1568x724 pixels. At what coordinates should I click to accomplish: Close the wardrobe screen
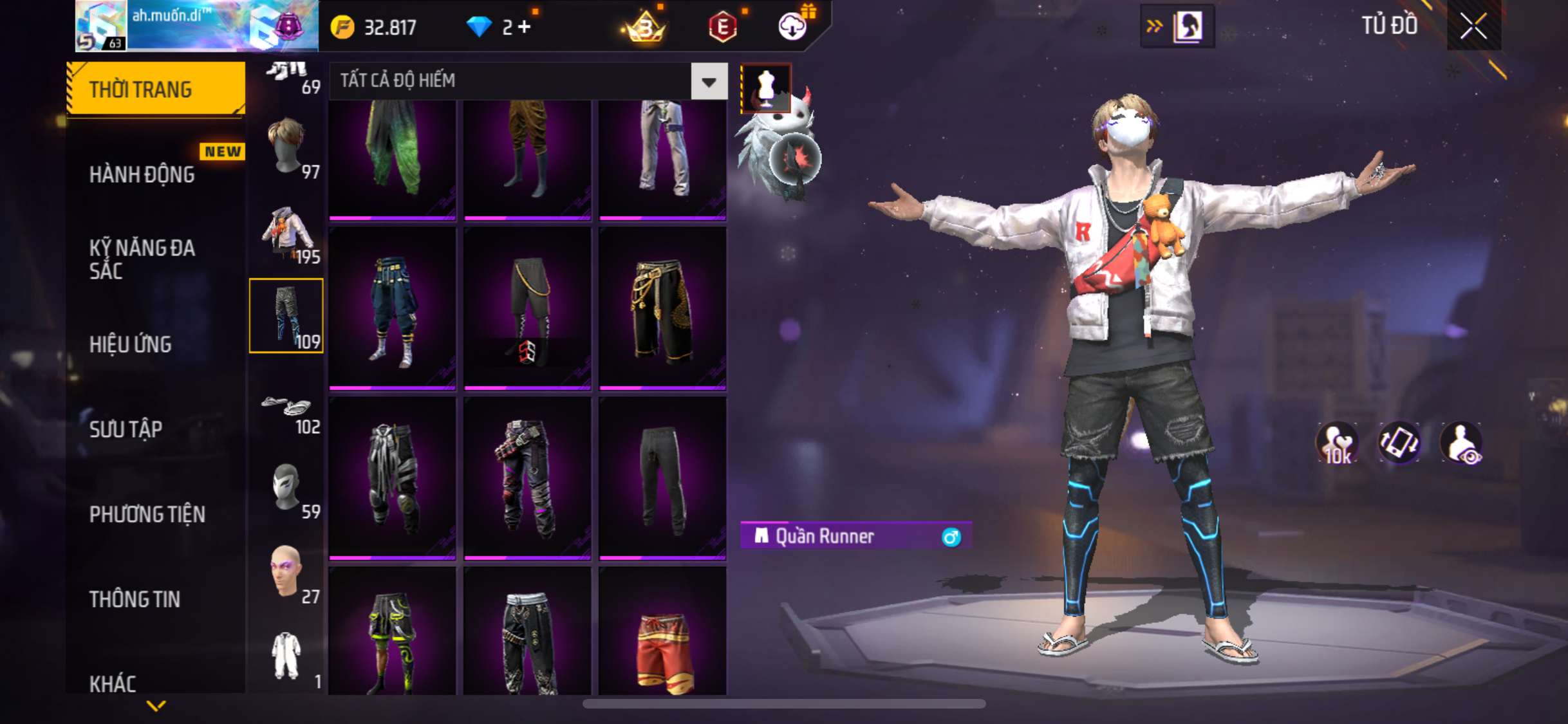(x=1473, y=26)
